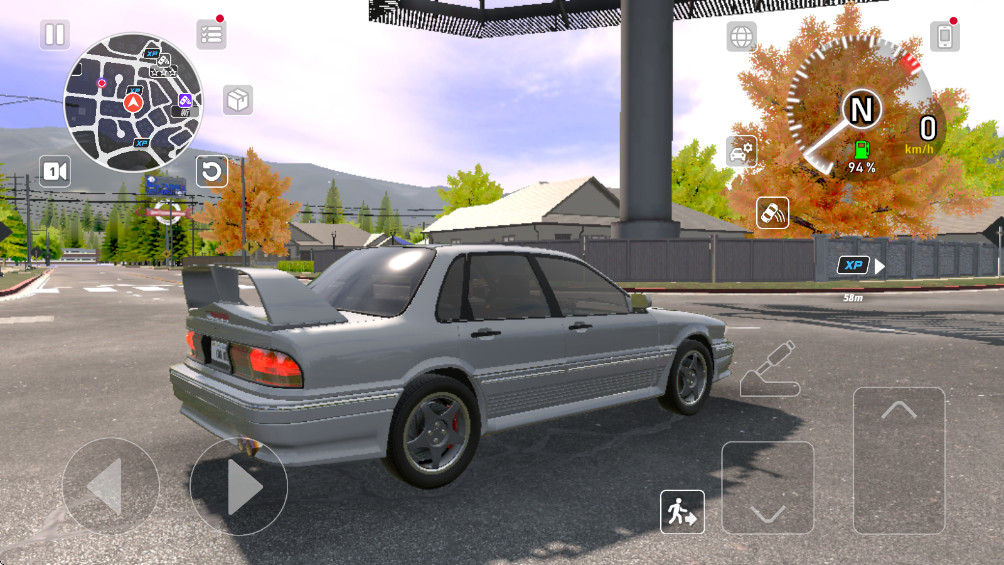Image resolution: width=1004 pixels, height=565 pixels.
Task: Switch the camera view
Action: (x=55, y=172)
